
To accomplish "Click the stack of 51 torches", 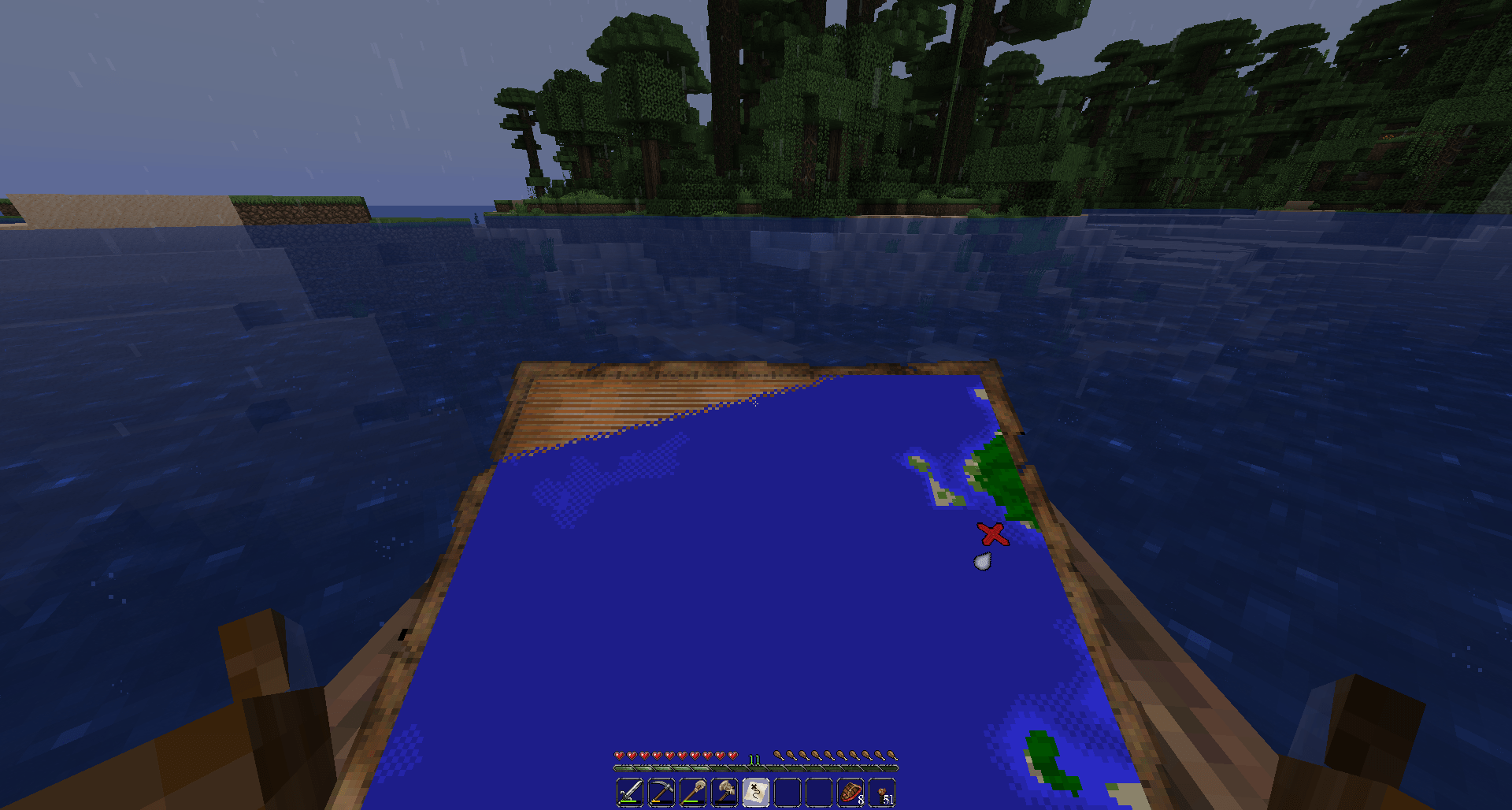I will pyautogui.click(x=881, y=791).
